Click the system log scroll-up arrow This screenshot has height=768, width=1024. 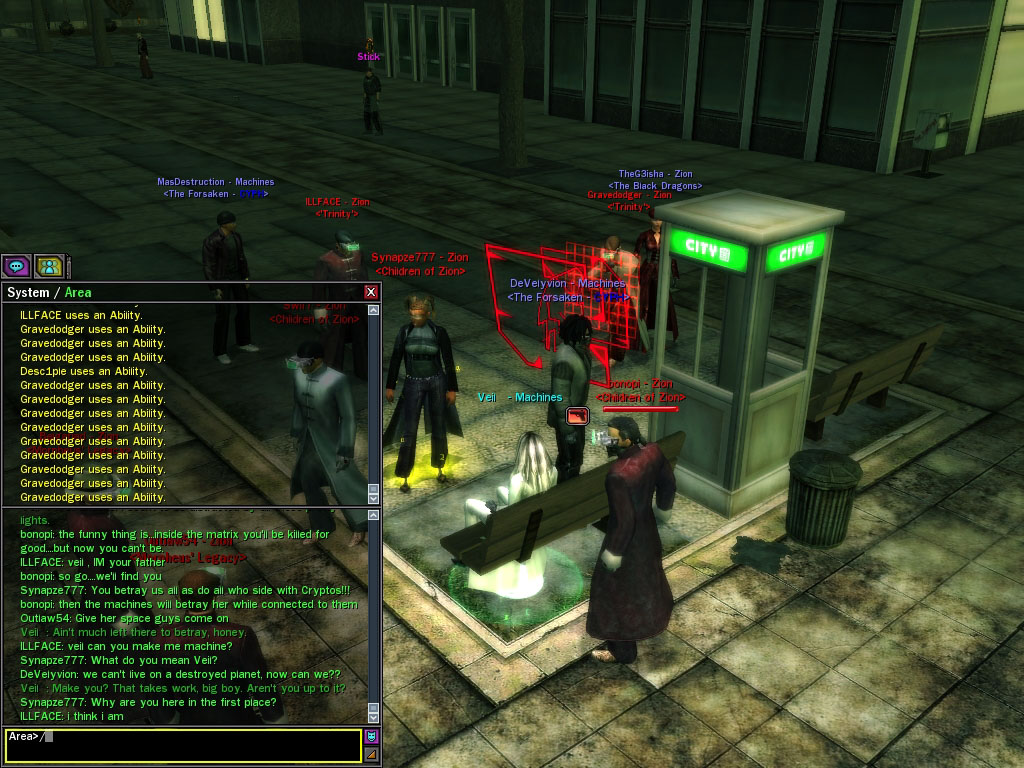click(x=374, y=311)
